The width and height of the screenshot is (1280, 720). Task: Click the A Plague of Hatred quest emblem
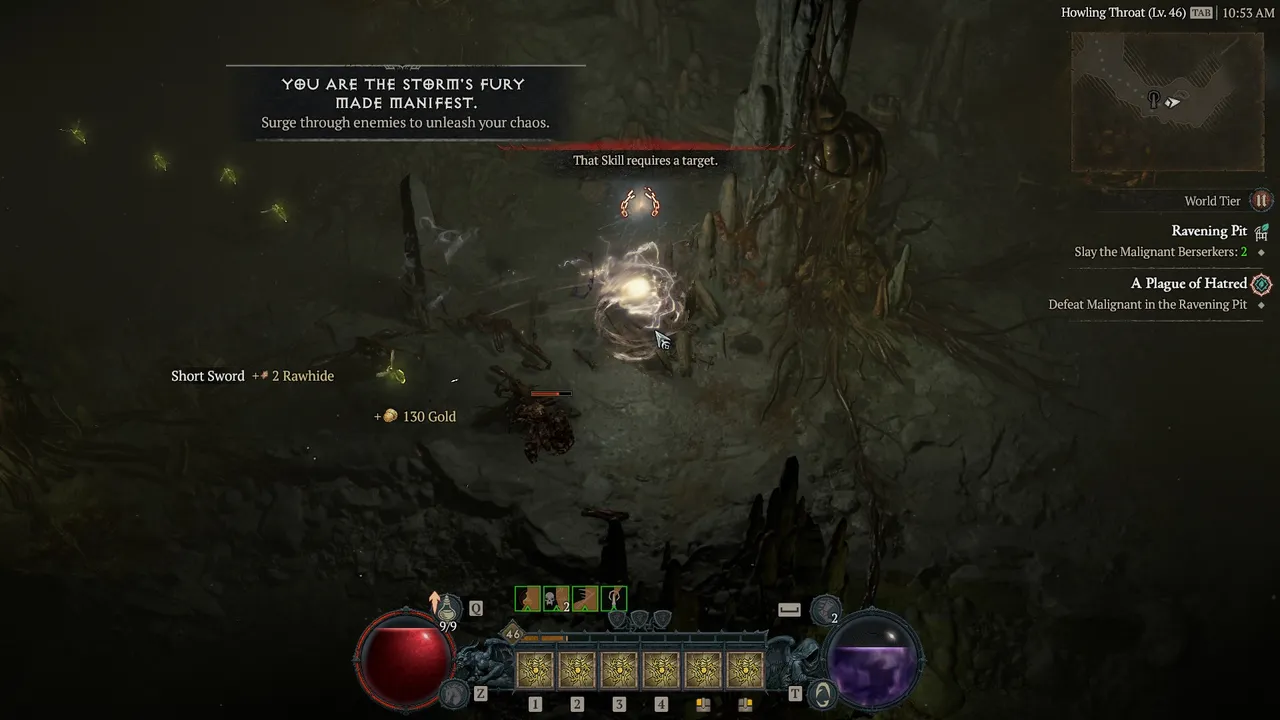tap(1261, 284)
